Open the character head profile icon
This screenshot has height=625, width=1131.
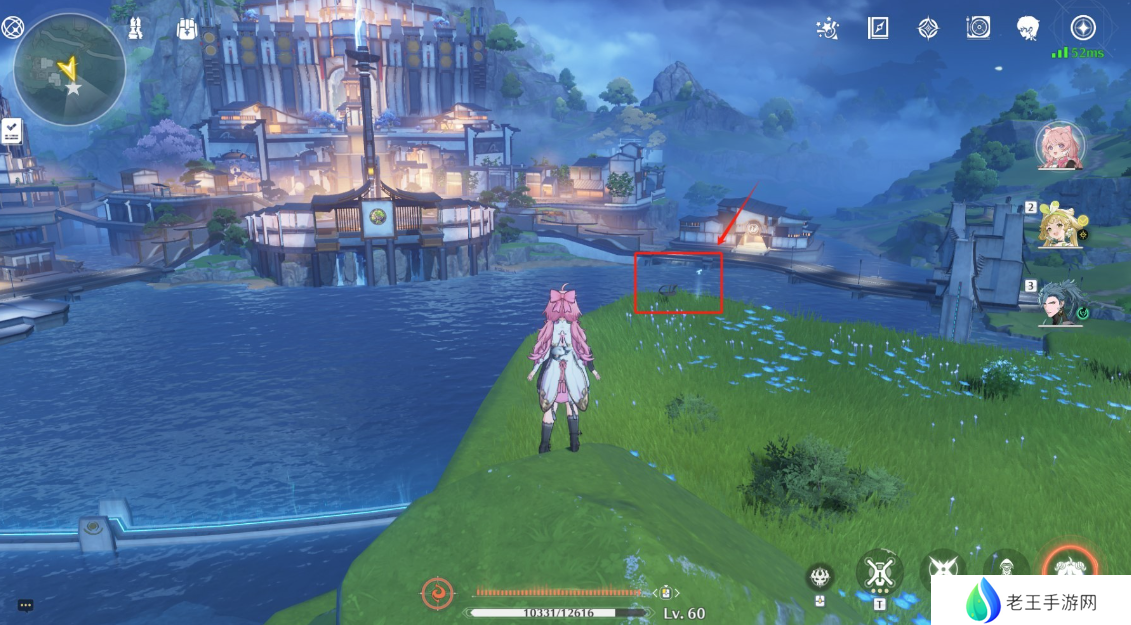(x=1028, y=28)
